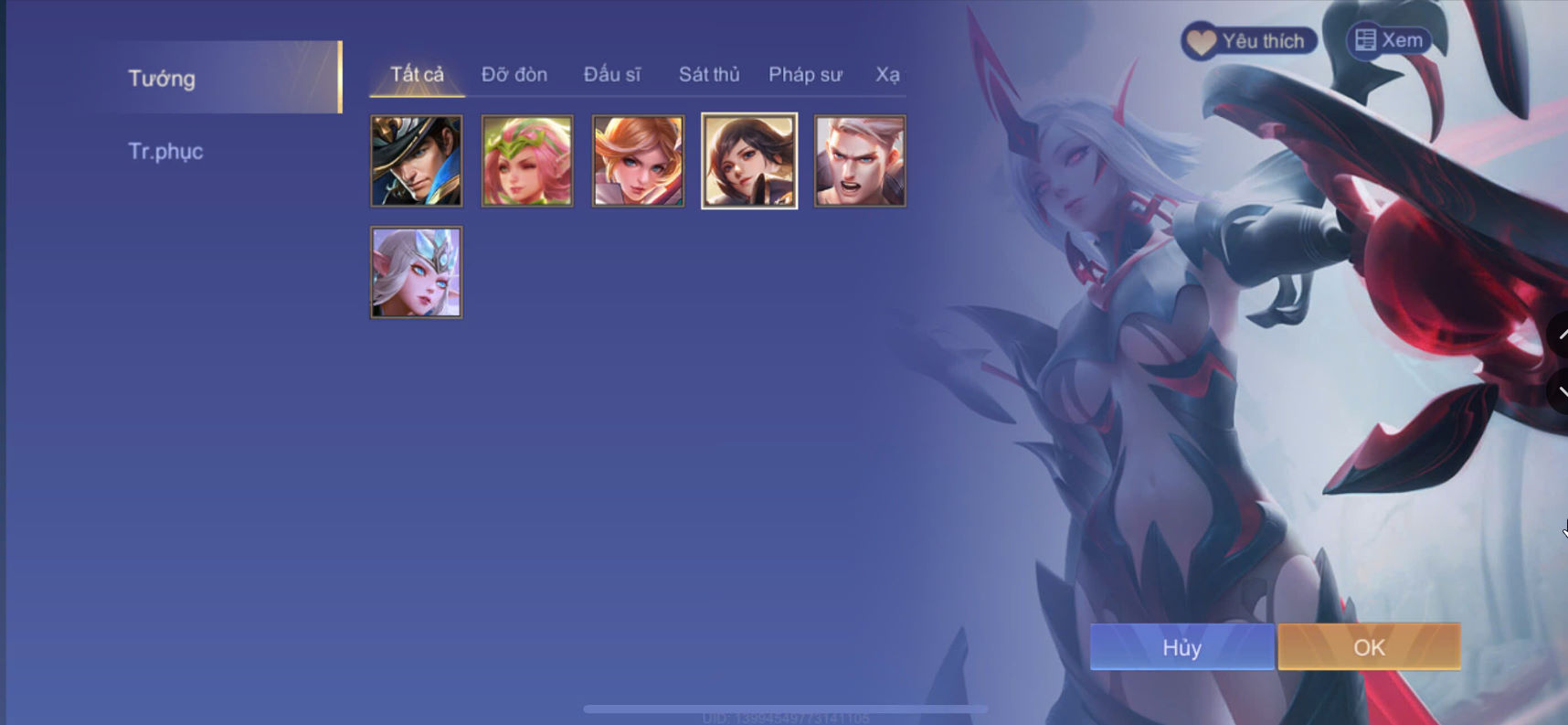
Task: Click the heart icon on Yêu thích
Action: (x=1202, y=40)
